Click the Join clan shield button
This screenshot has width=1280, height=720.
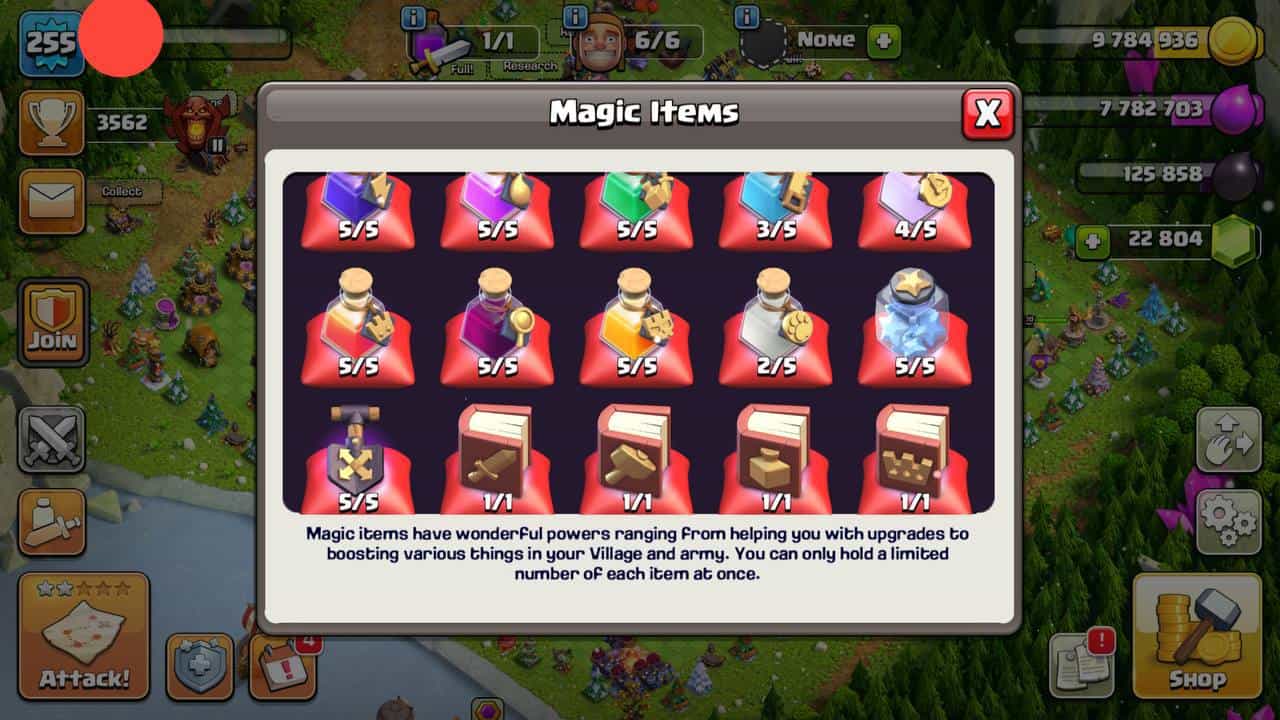pyautogui.click(x=52, y=322)
